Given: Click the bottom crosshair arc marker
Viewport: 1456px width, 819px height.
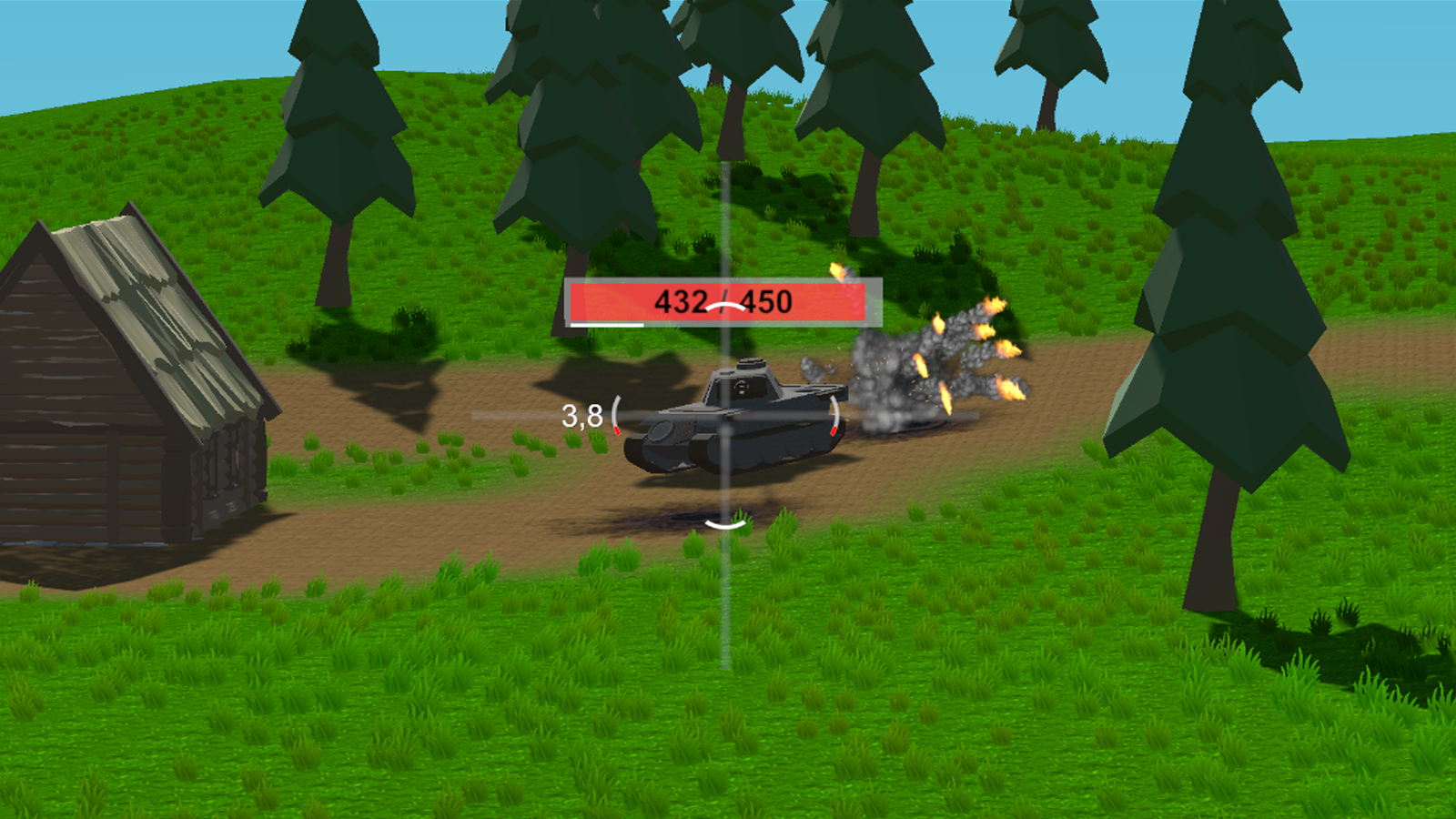Looking at the screenshot, I should [x=723, y=526].
